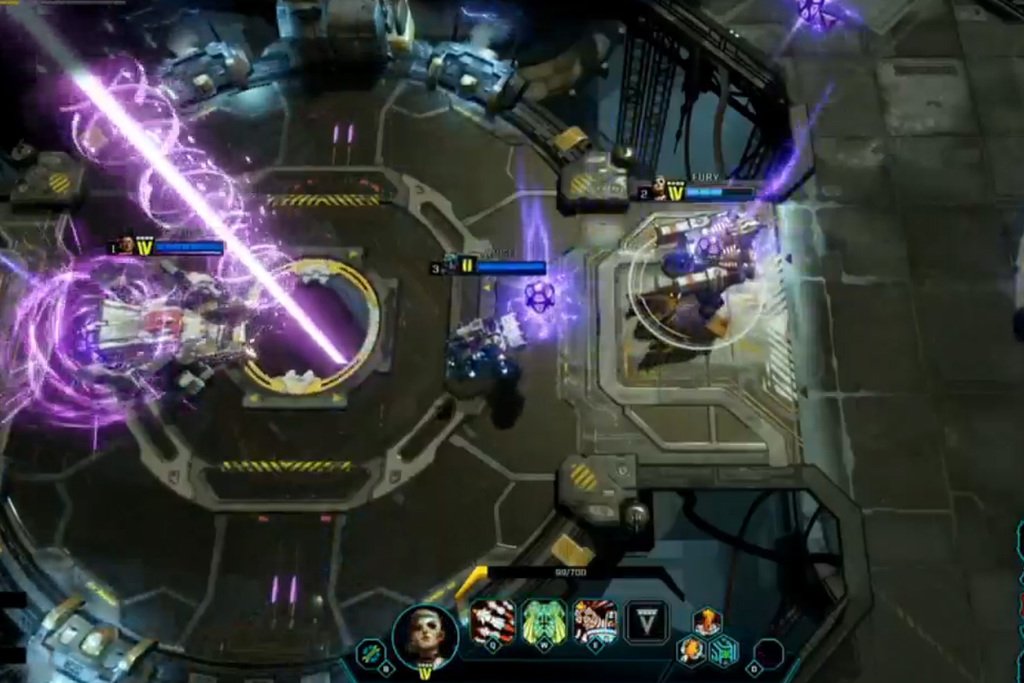Choose the teal circuit hexagon item icon
This screenshot has width=1024, height=683.
click(723, 651)
